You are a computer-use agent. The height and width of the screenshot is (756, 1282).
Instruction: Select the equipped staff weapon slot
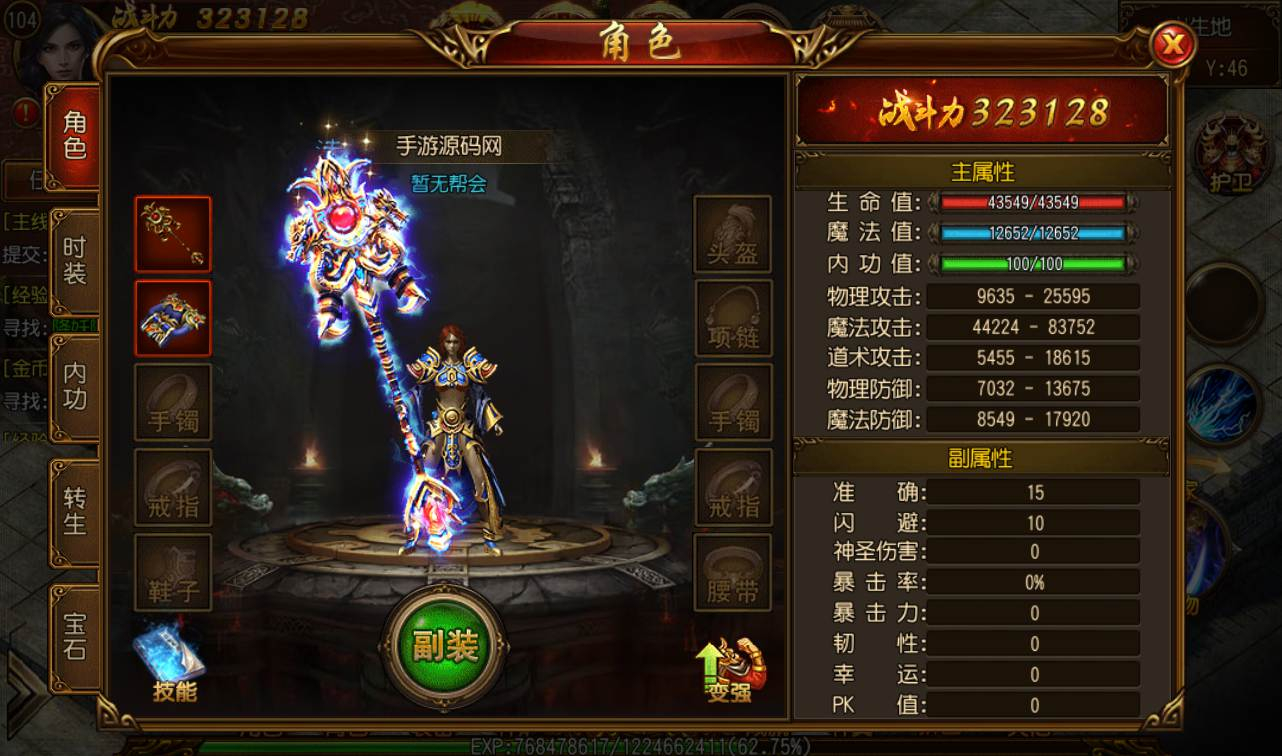pyautogui.click(x=173, y=234)
